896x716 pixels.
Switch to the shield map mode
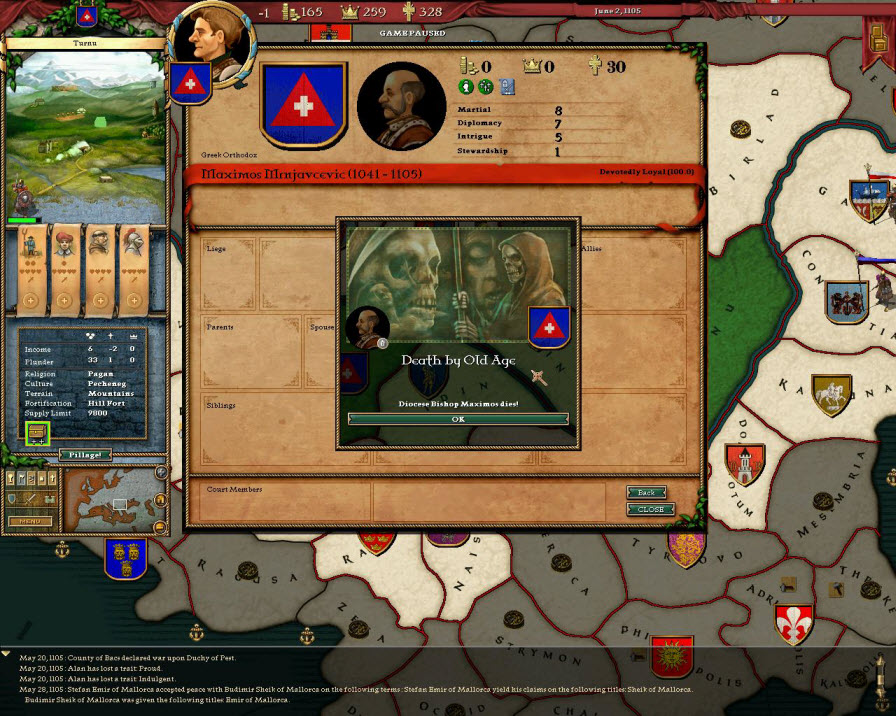tap(13, 498)
